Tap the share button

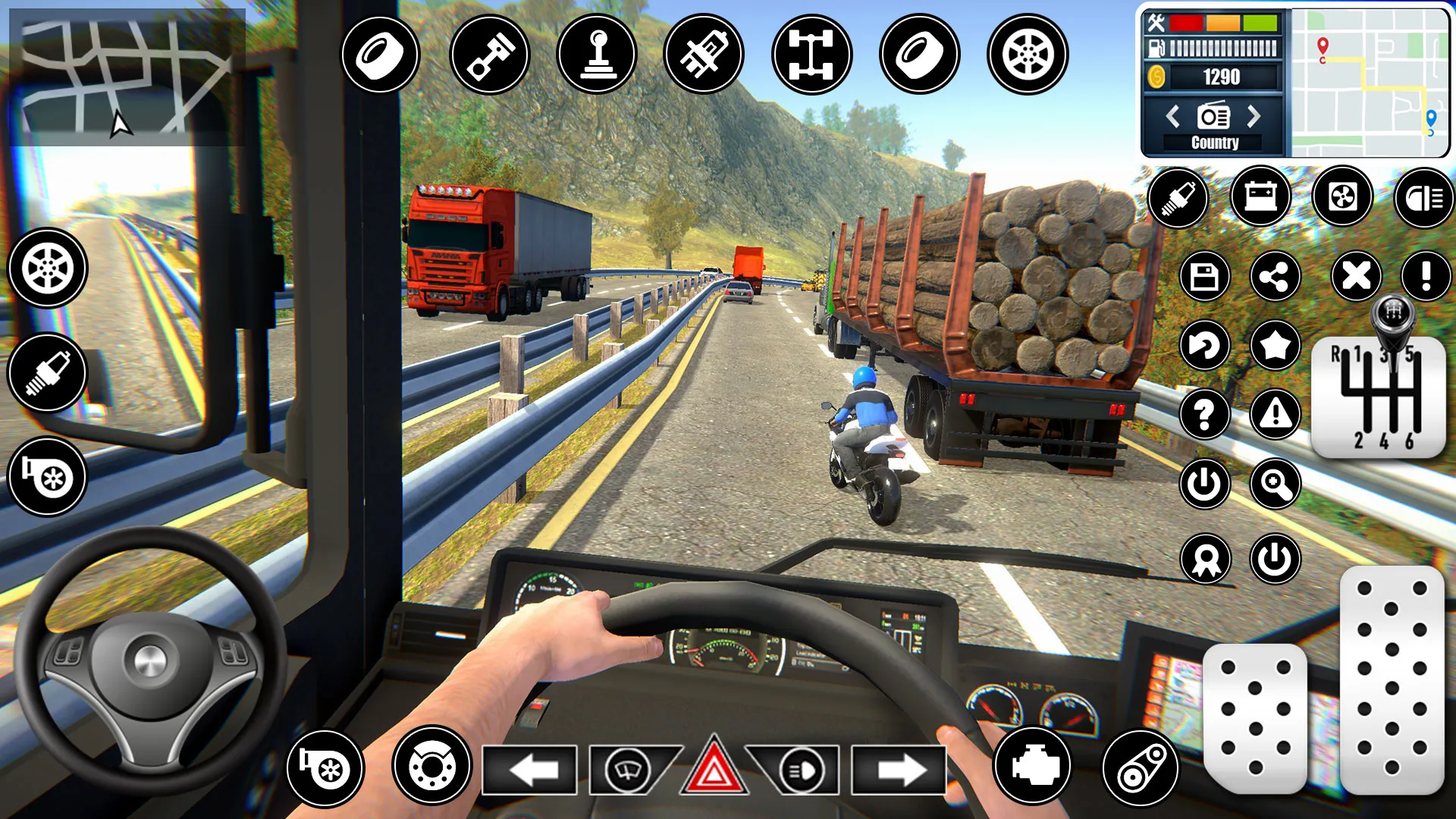pyautogui.click(x=1276, y=276)
